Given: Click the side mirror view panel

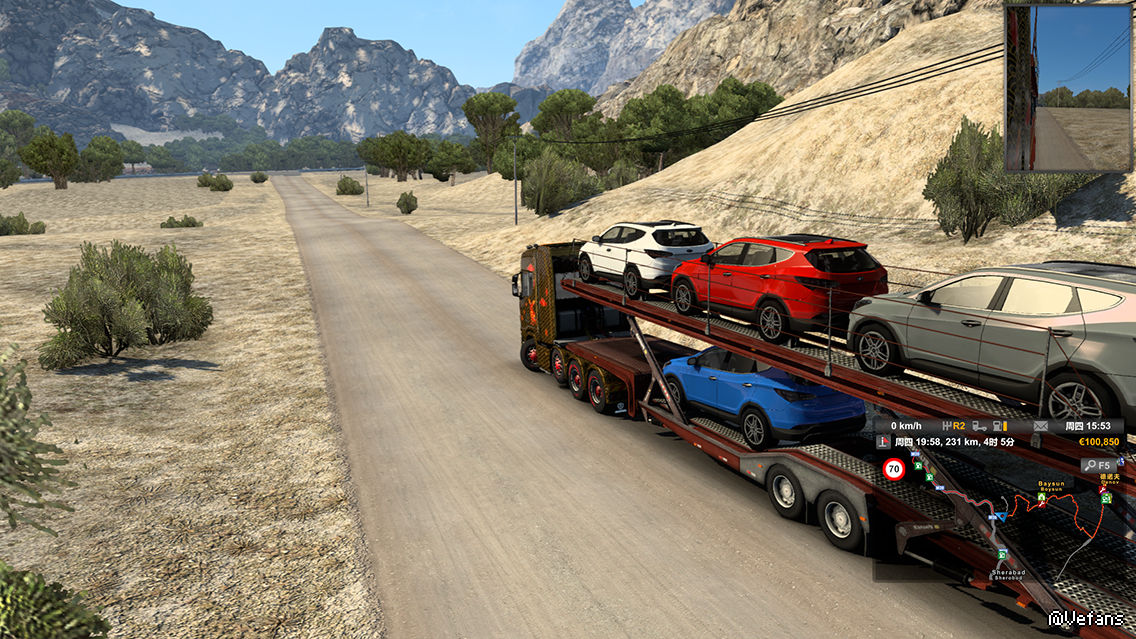Looking at the screenshot, I should (x=1068, y=88).
